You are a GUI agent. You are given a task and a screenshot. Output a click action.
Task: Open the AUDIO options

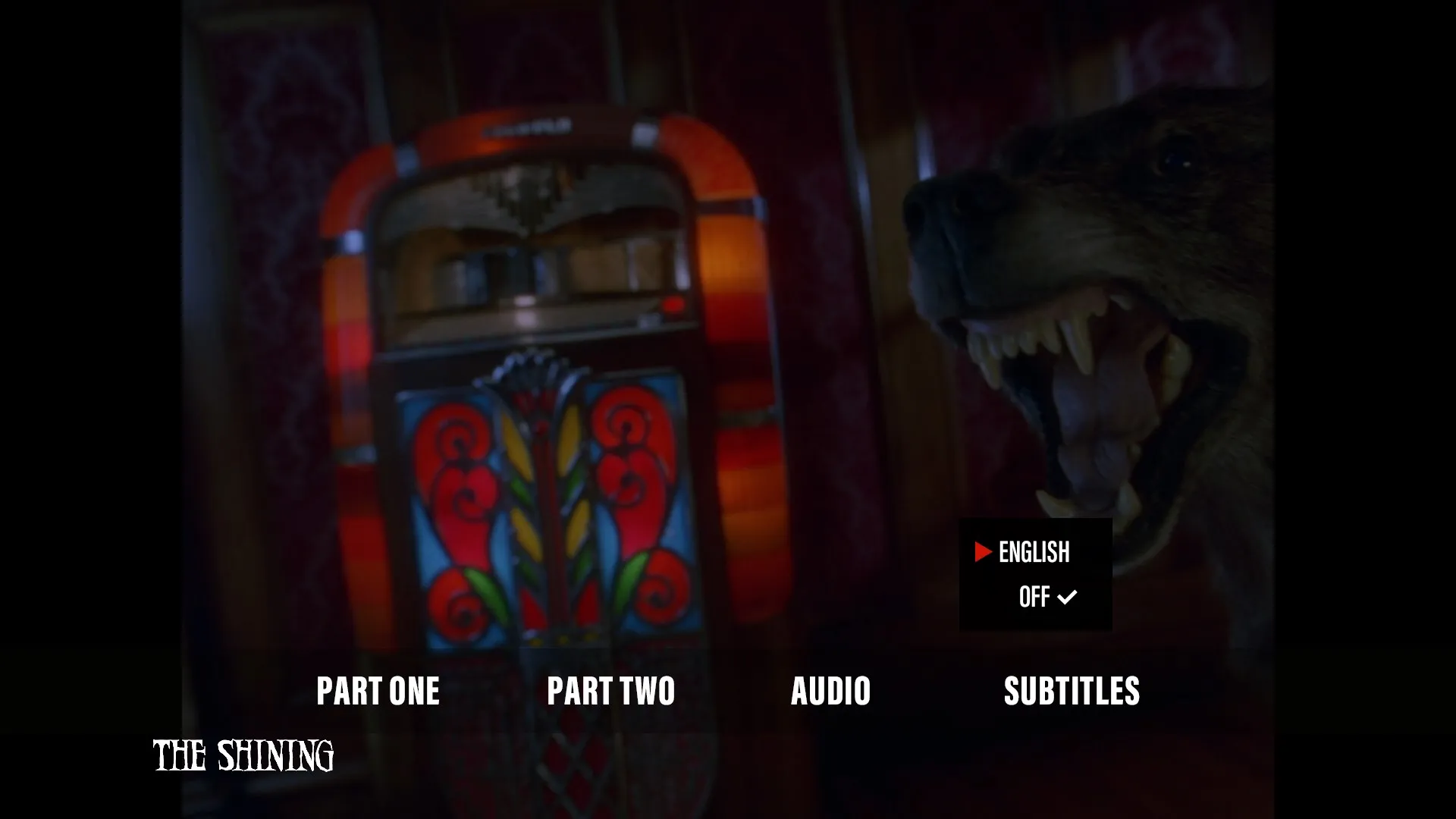click(831, 691)
